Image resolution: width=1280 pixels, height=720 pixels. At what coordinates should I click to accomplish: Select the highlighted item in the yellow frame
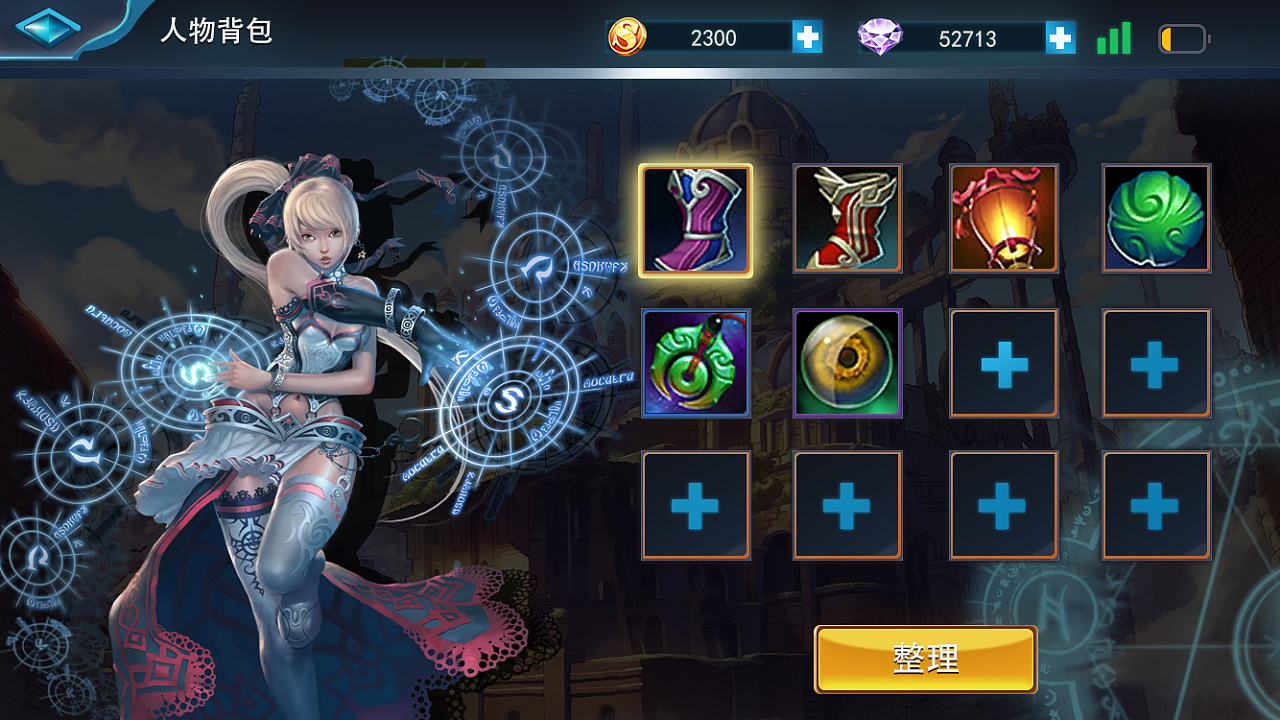(696, 218)
